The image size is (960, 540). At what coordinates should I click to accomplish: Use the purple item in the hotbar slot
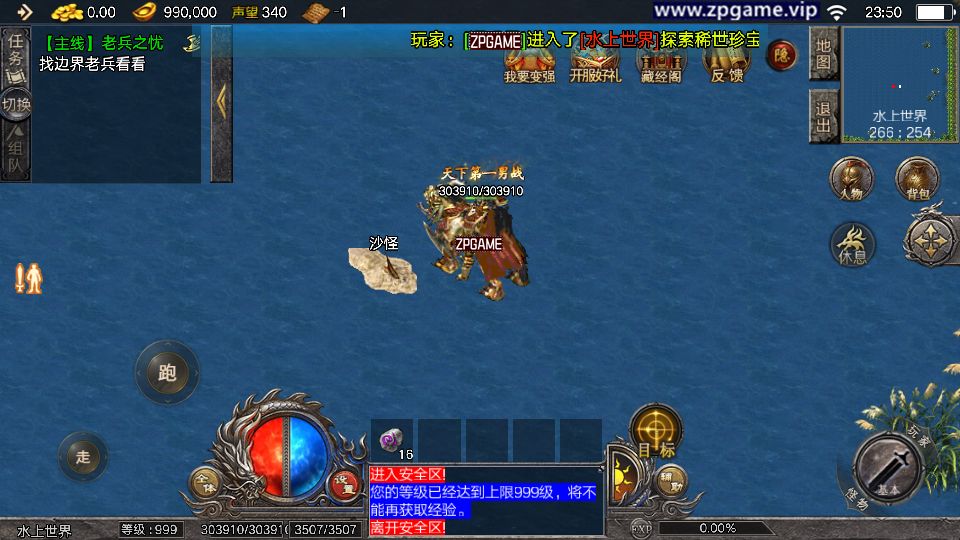click(x=392, y=440)
